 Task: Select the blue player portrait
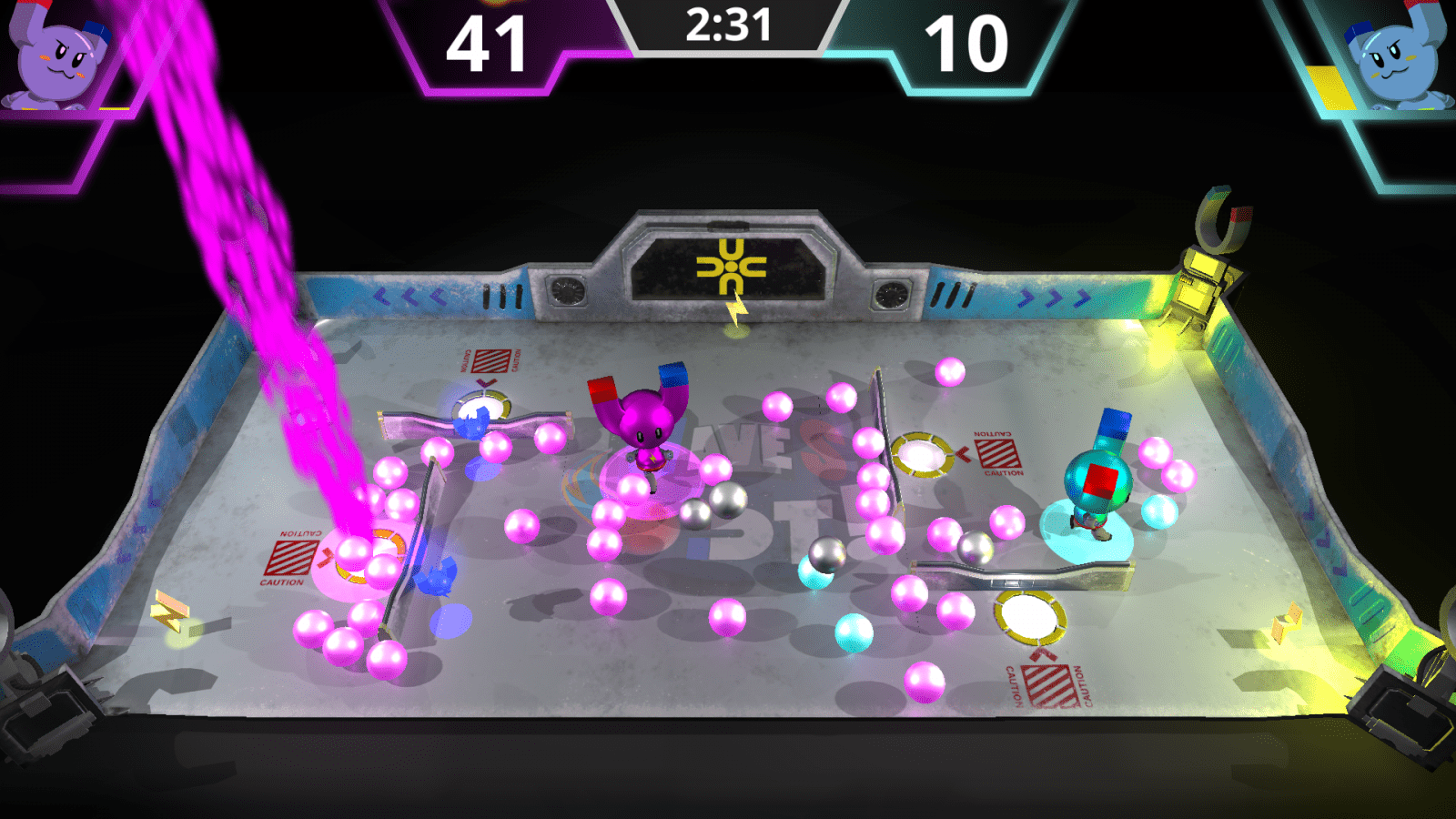1396,58
